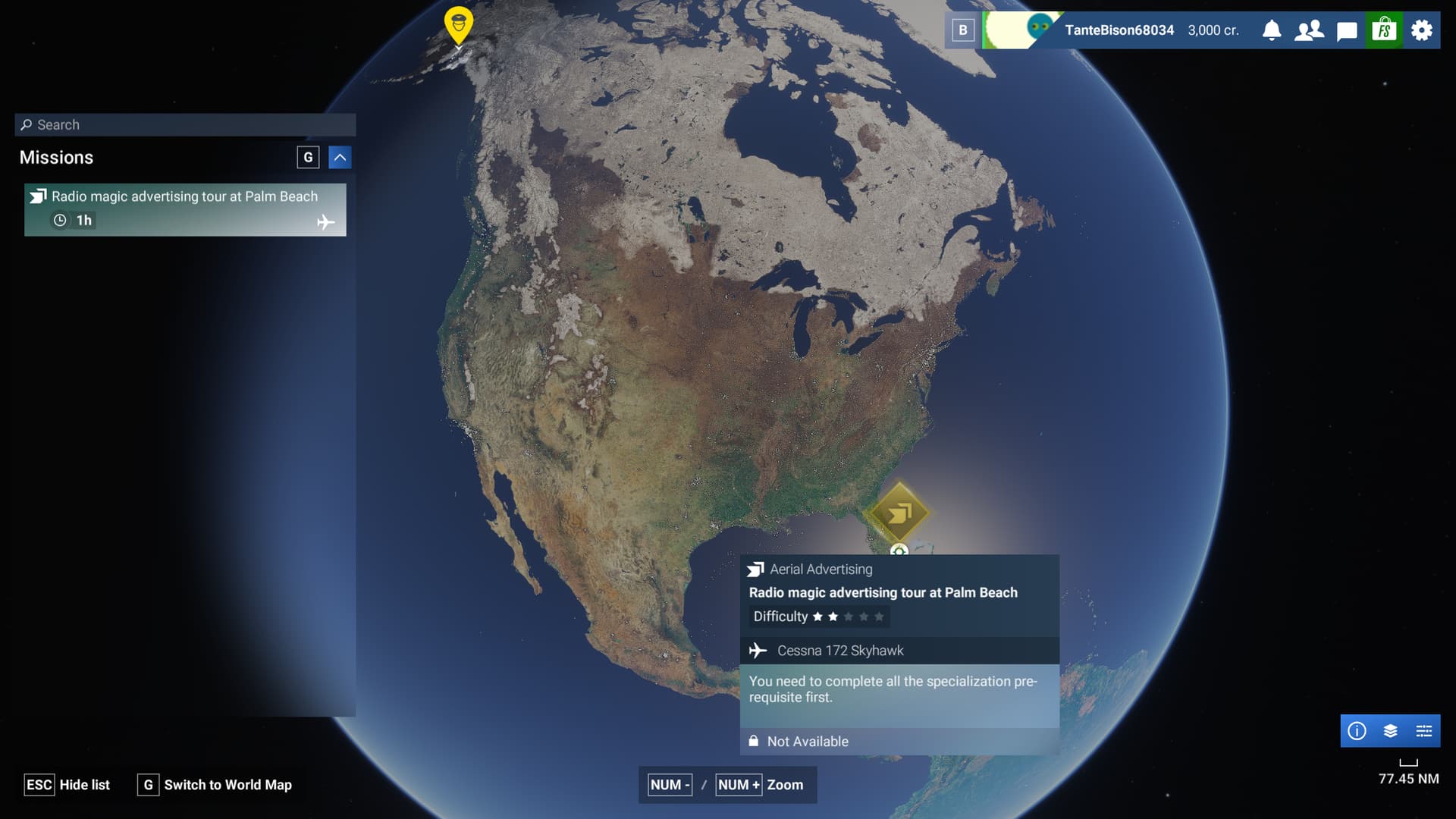
Task: Click the Hide list button
Action: point(67,785)
